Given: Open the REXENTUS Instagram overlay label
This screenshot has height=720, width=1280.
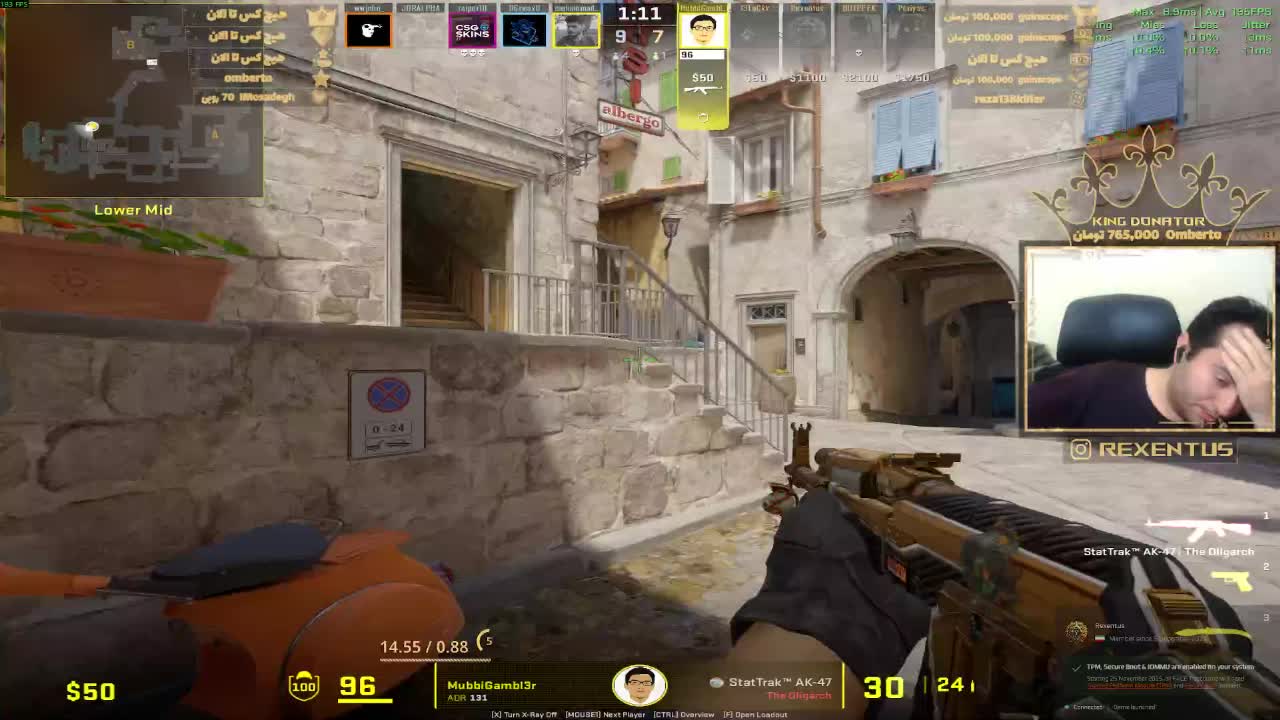Looking at the screenshot, I should [1151, 450].
